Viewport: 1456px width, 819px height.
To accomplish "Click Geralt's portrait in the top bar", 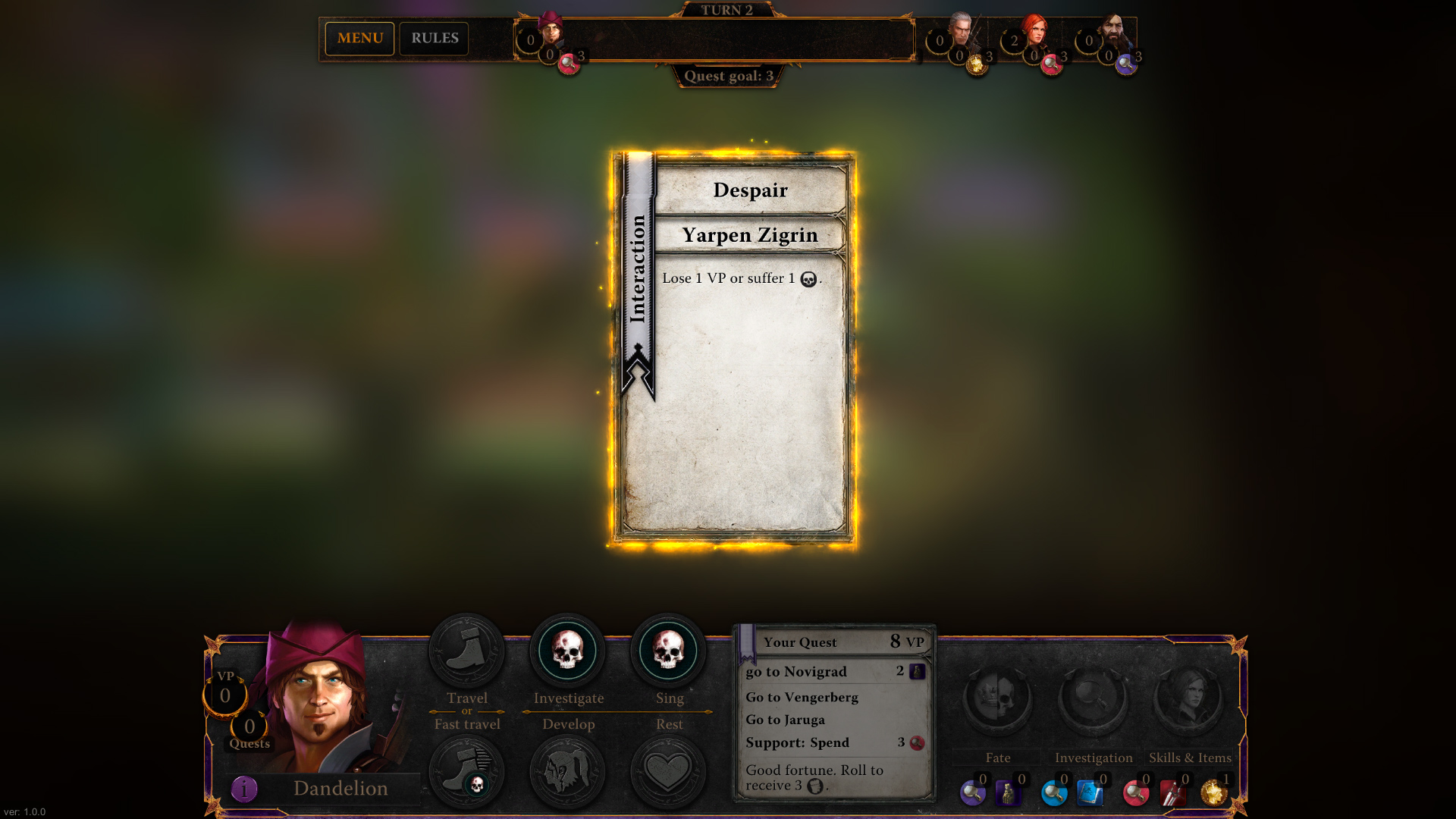I will [960, 30].
